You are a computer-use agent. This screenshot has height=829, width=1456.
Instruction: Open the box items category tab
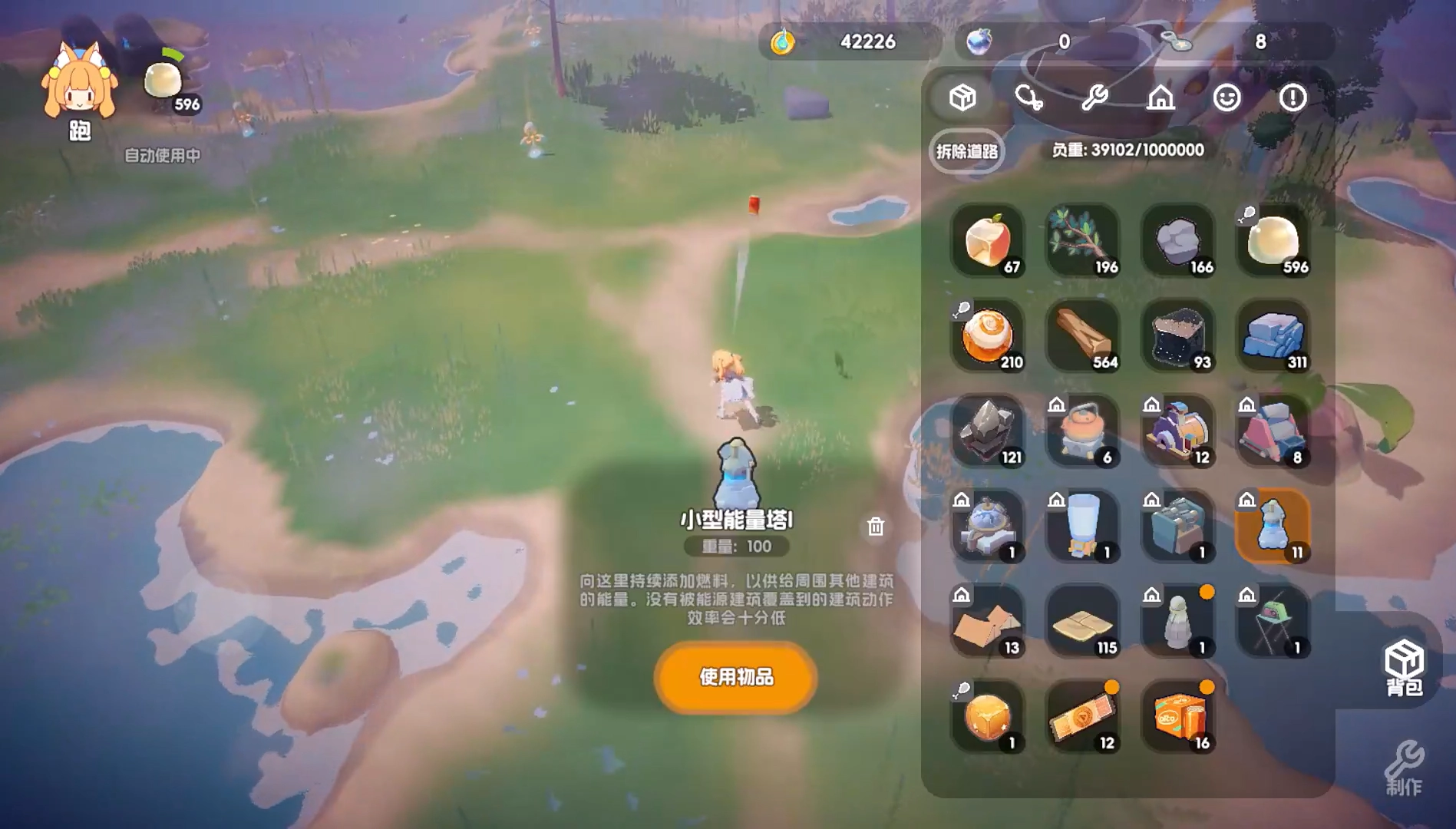[x=962, y=97]
